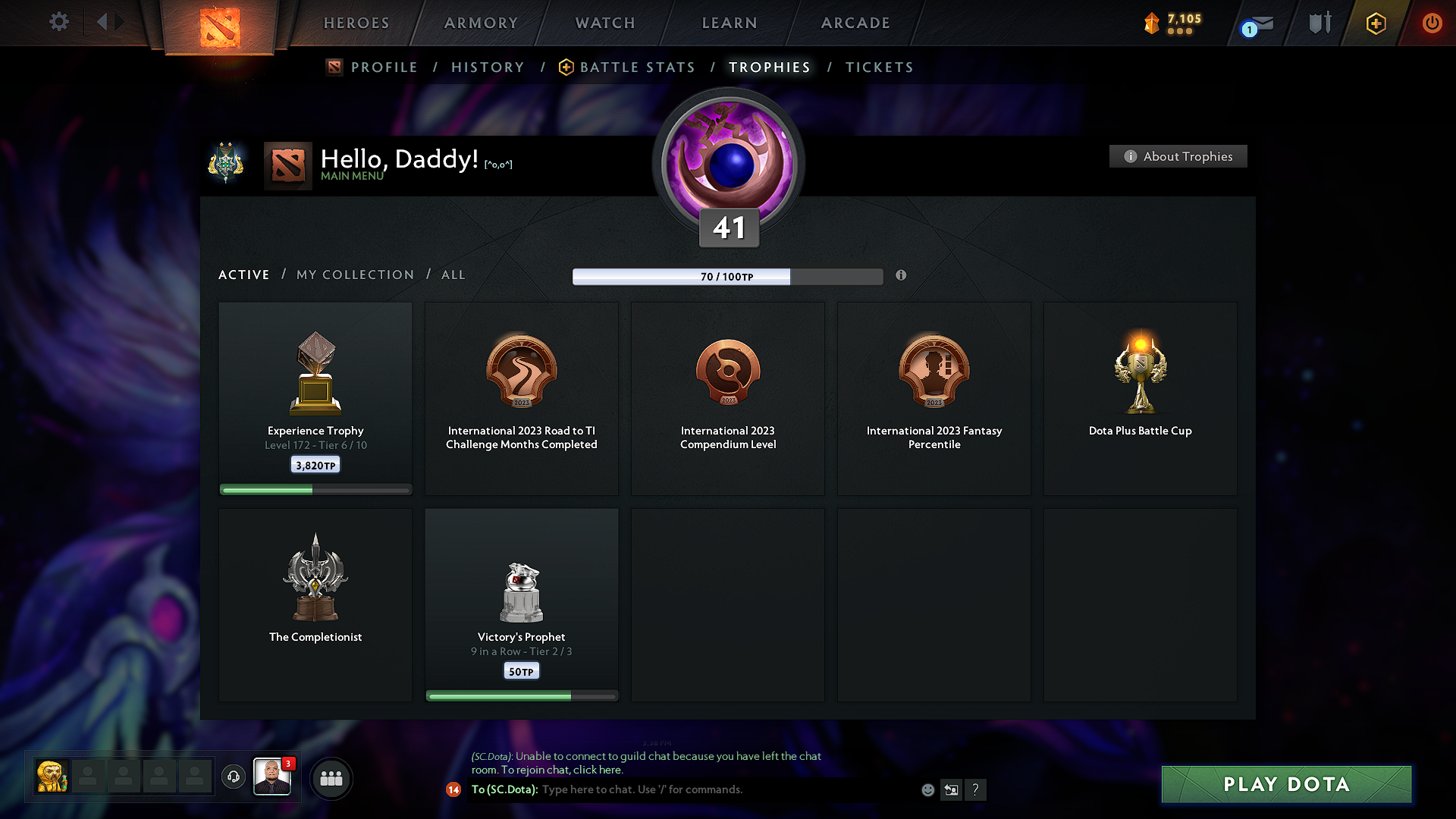Expand the dashboard back navigation arrows
This screenshot has height=819, width=1456.
(110, 22)
